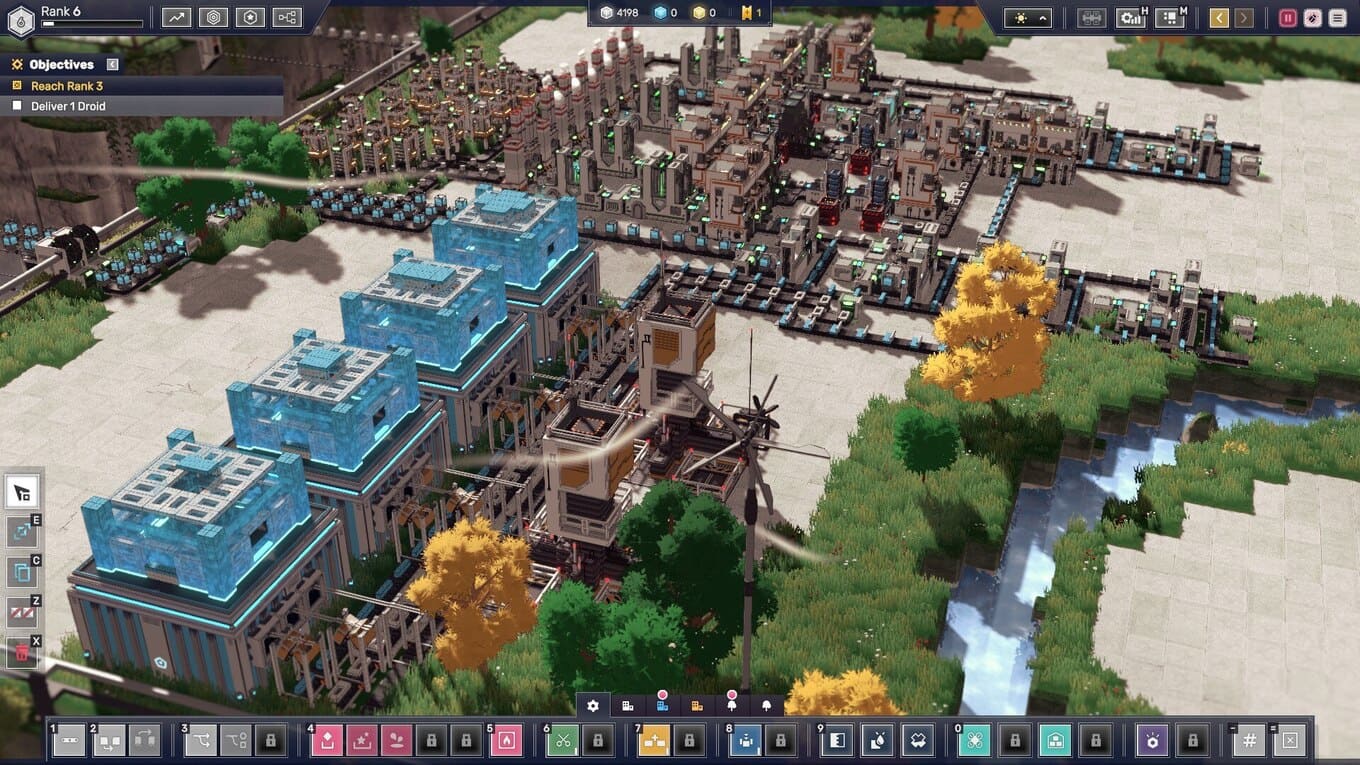
Task: Open the sun time-of-day dropdown
Action: click(1028, 18)
